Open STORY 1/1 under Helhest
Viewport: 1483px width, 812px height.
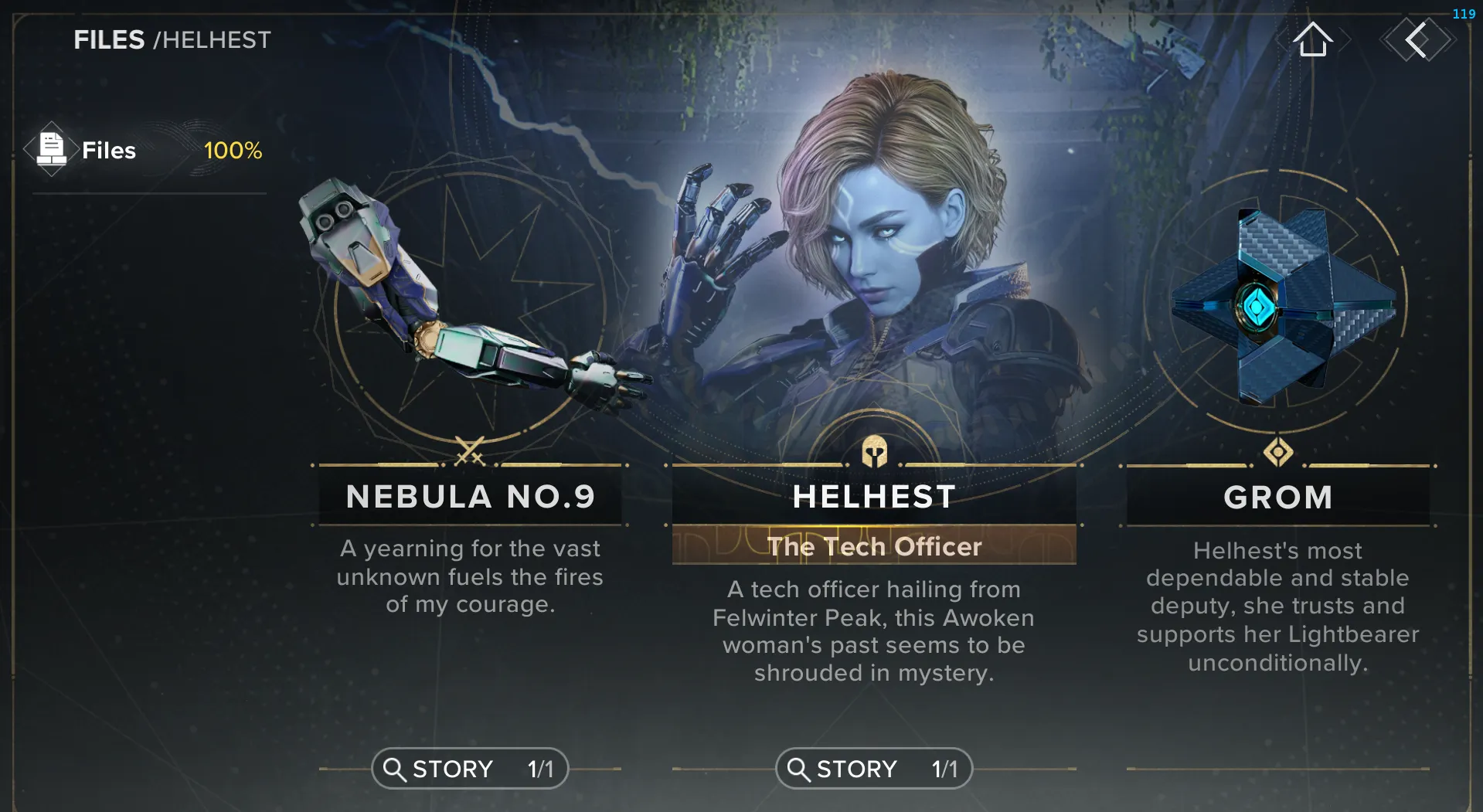[x=873, y=768]
